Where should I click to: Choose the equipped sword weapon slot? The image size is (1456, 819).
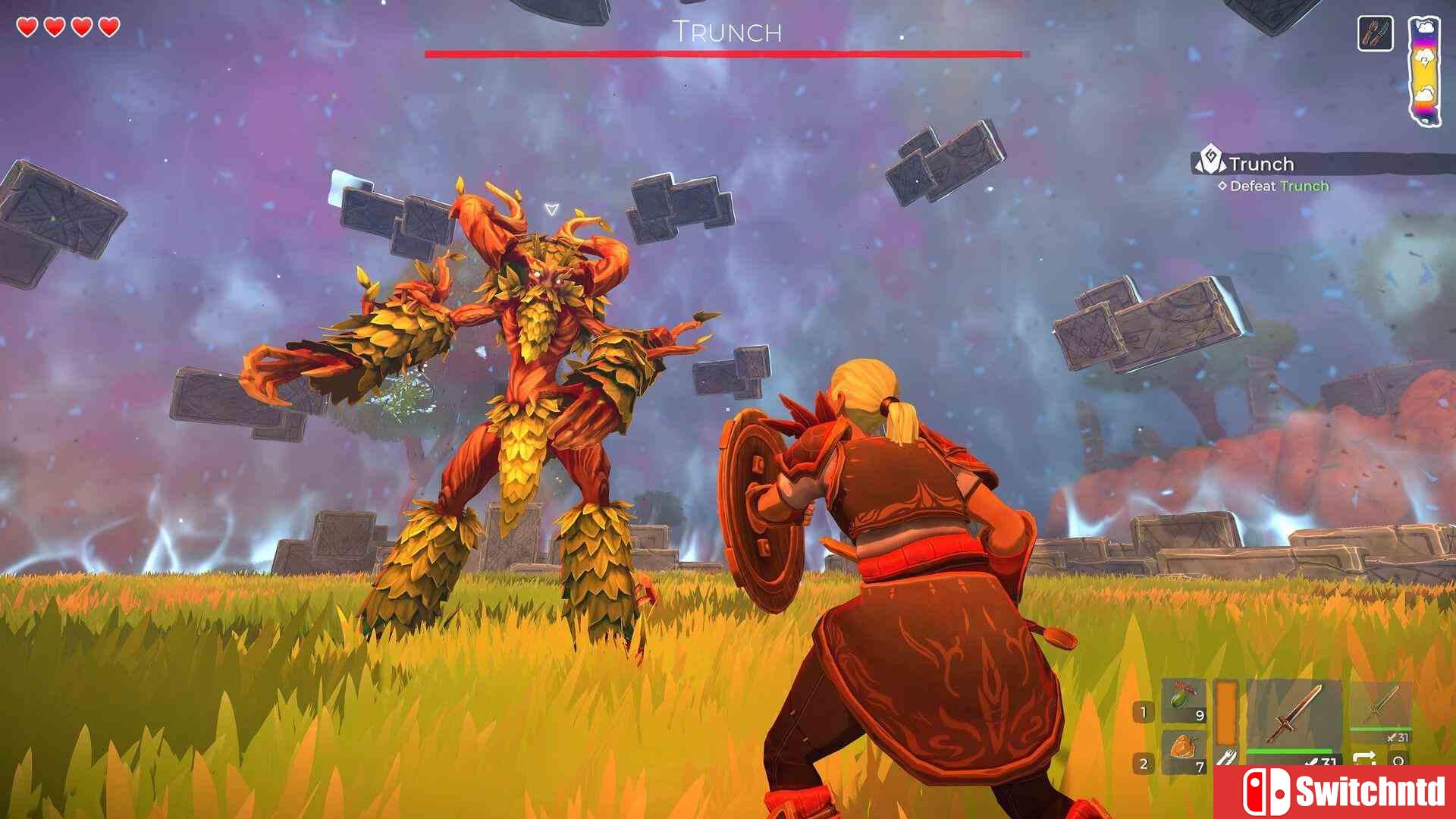pos(1294,714)
